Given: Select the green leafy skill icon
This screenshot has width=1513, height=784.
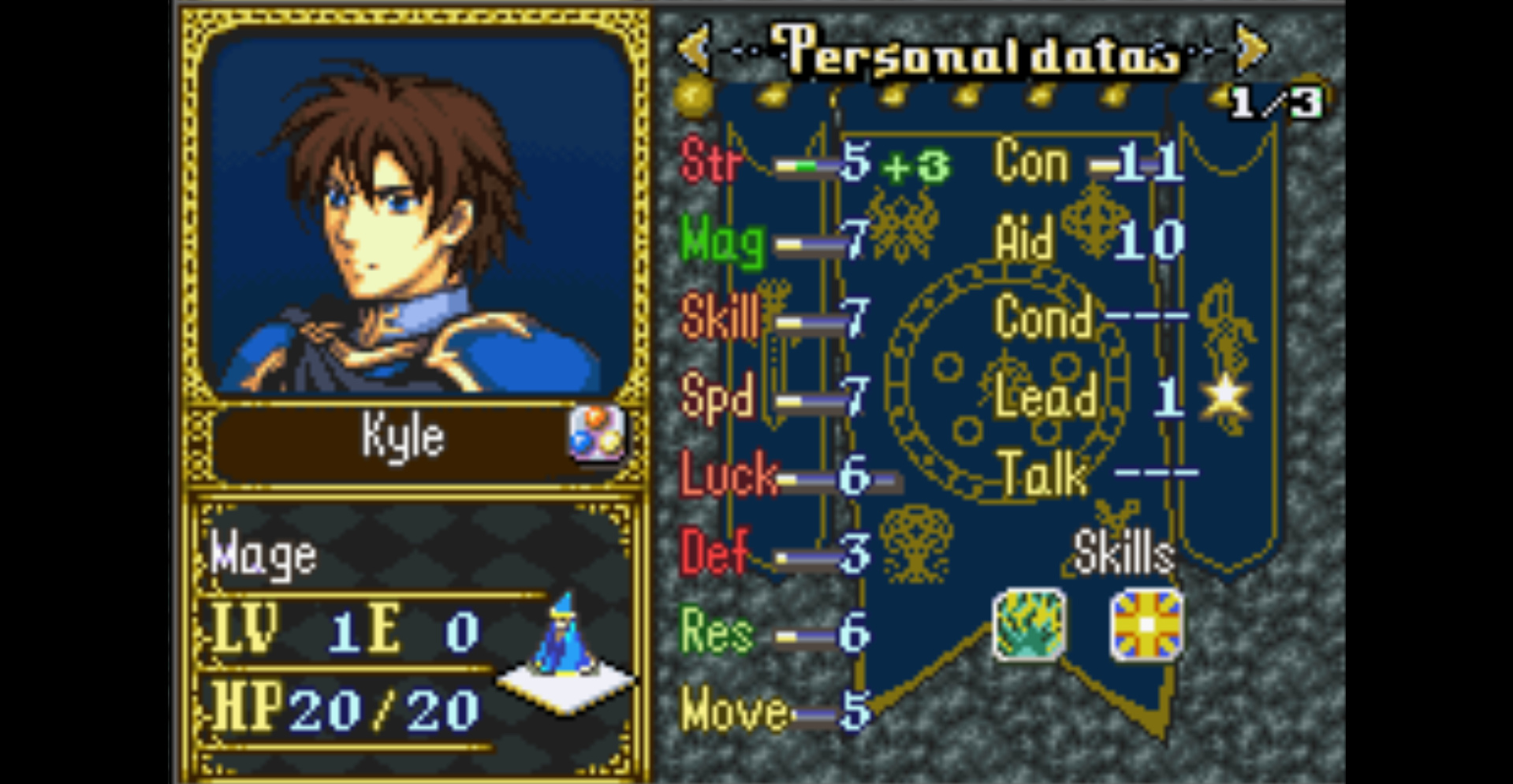Looking at the screenshot, I should coord(1029,625).
